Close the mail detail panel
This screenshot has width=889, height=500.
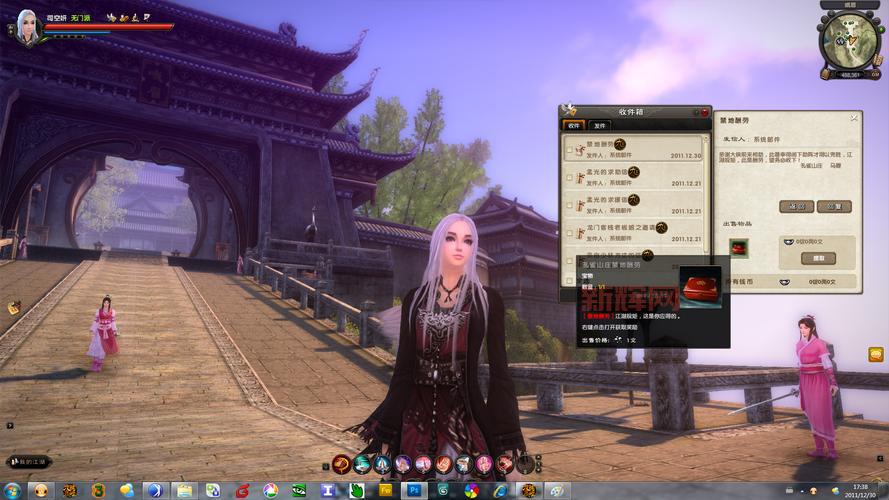tap(854, 117)
